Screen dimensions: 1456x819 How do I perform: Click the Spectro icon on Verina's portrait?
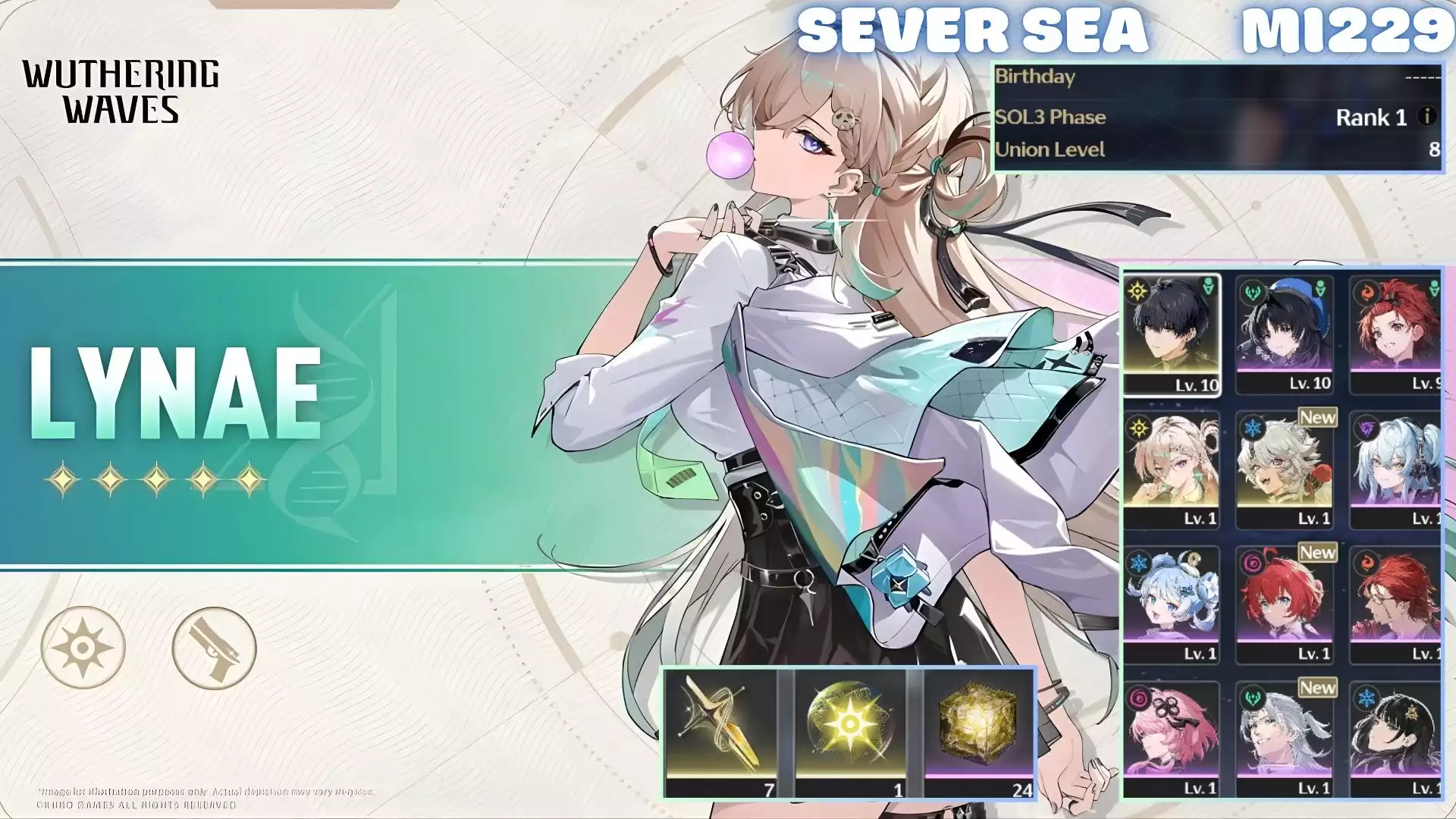1137,428
